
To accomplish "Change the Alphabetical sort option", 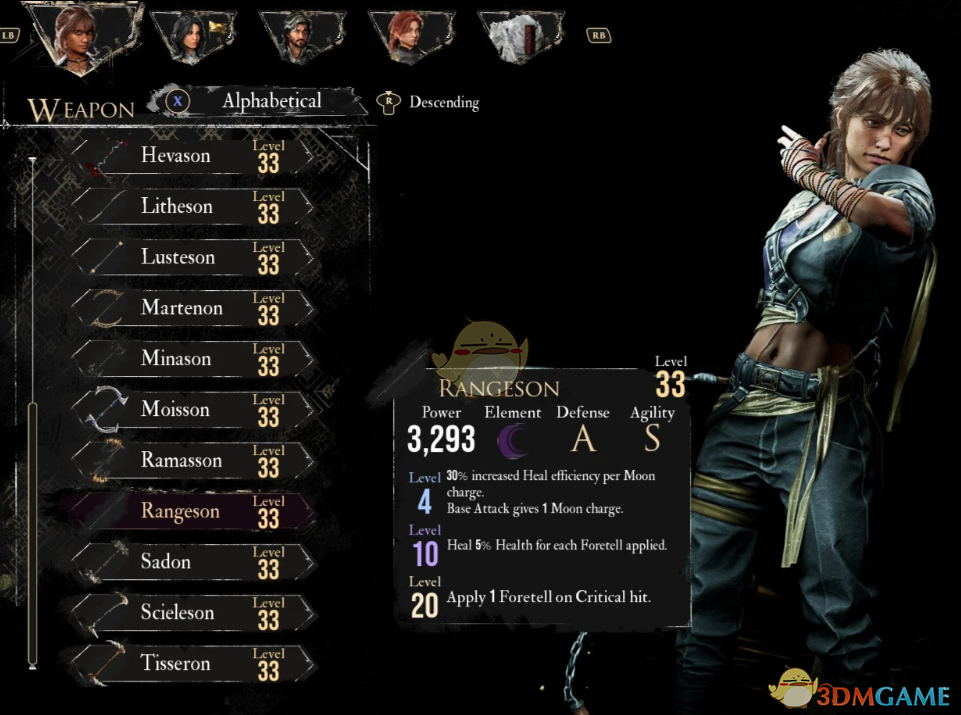I will 270,101.
